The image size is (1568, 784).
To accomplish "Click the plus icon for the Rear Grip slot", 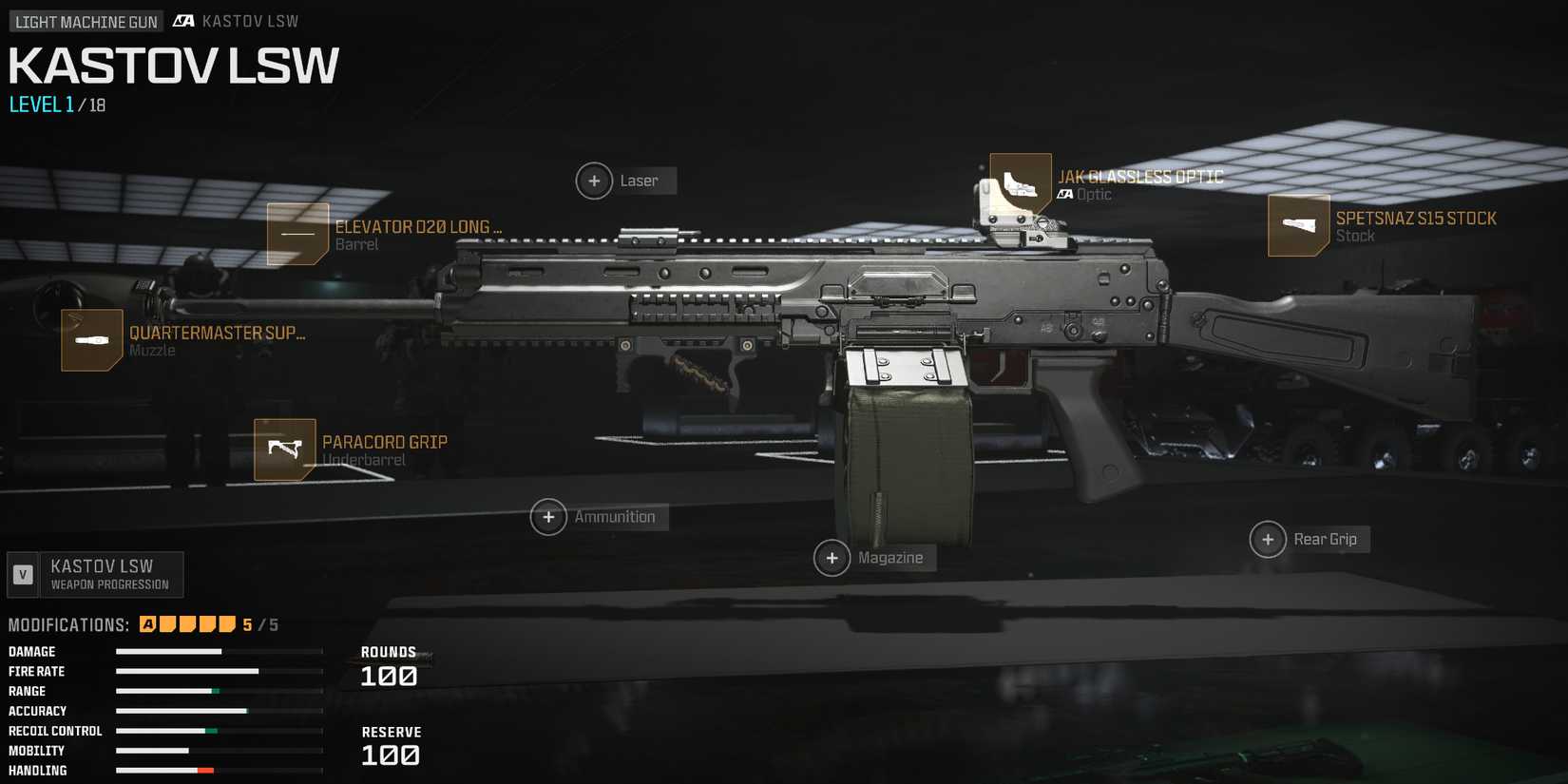I will pos(1268,539).
